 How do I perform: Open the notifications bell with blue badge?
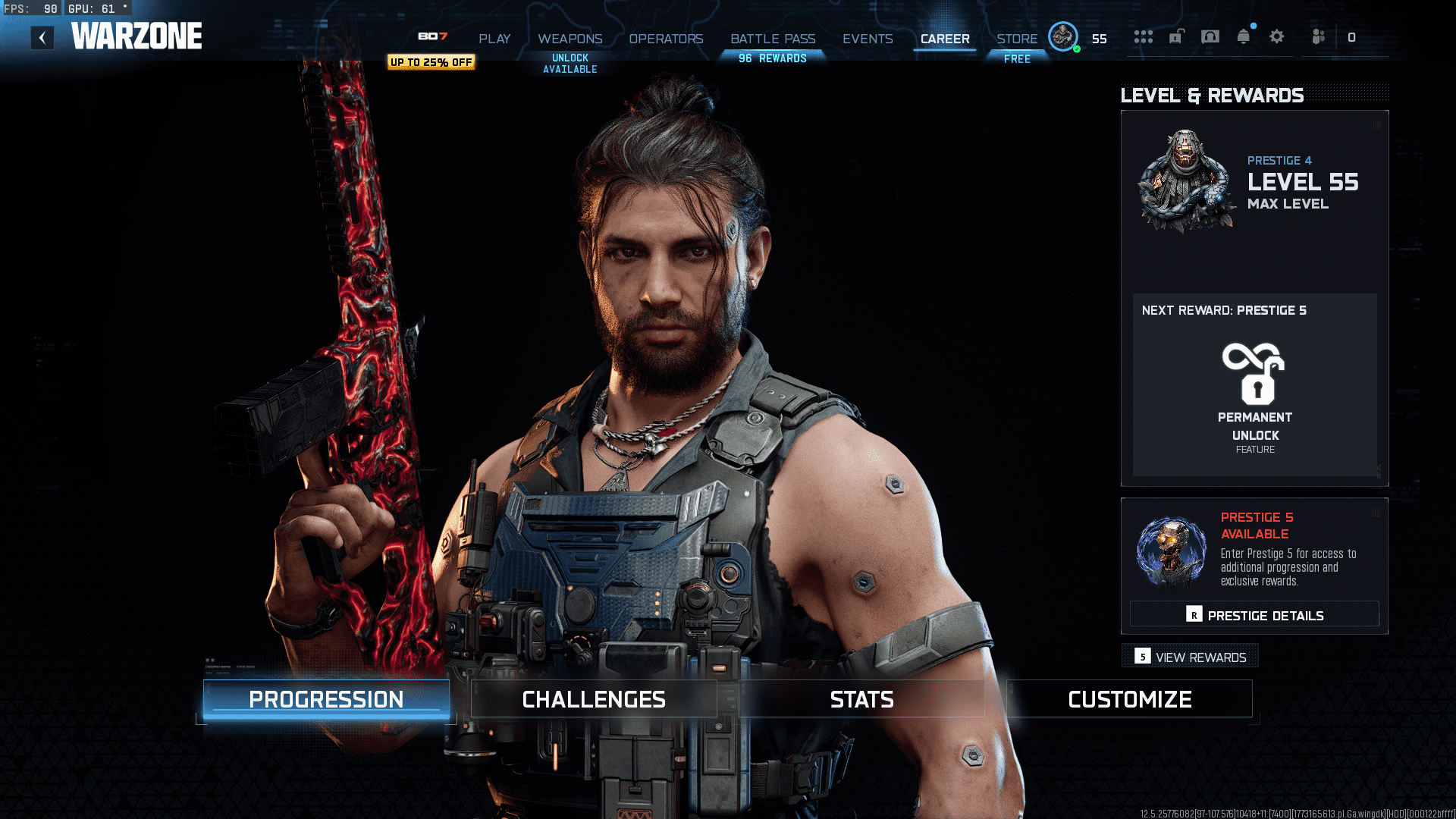pos(1243,36)
